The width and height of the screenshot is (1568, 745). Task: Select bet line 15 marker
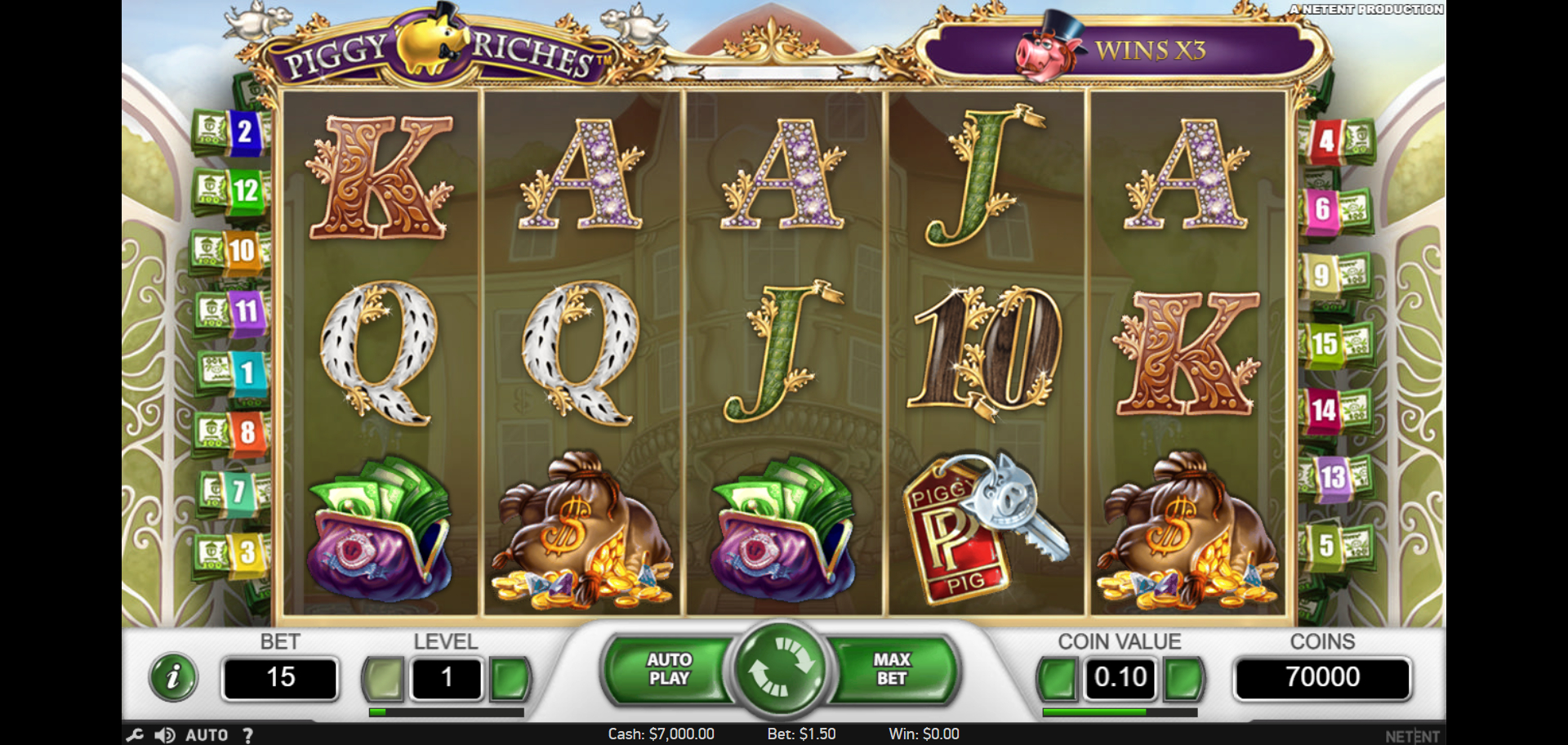click(1325, 344)
